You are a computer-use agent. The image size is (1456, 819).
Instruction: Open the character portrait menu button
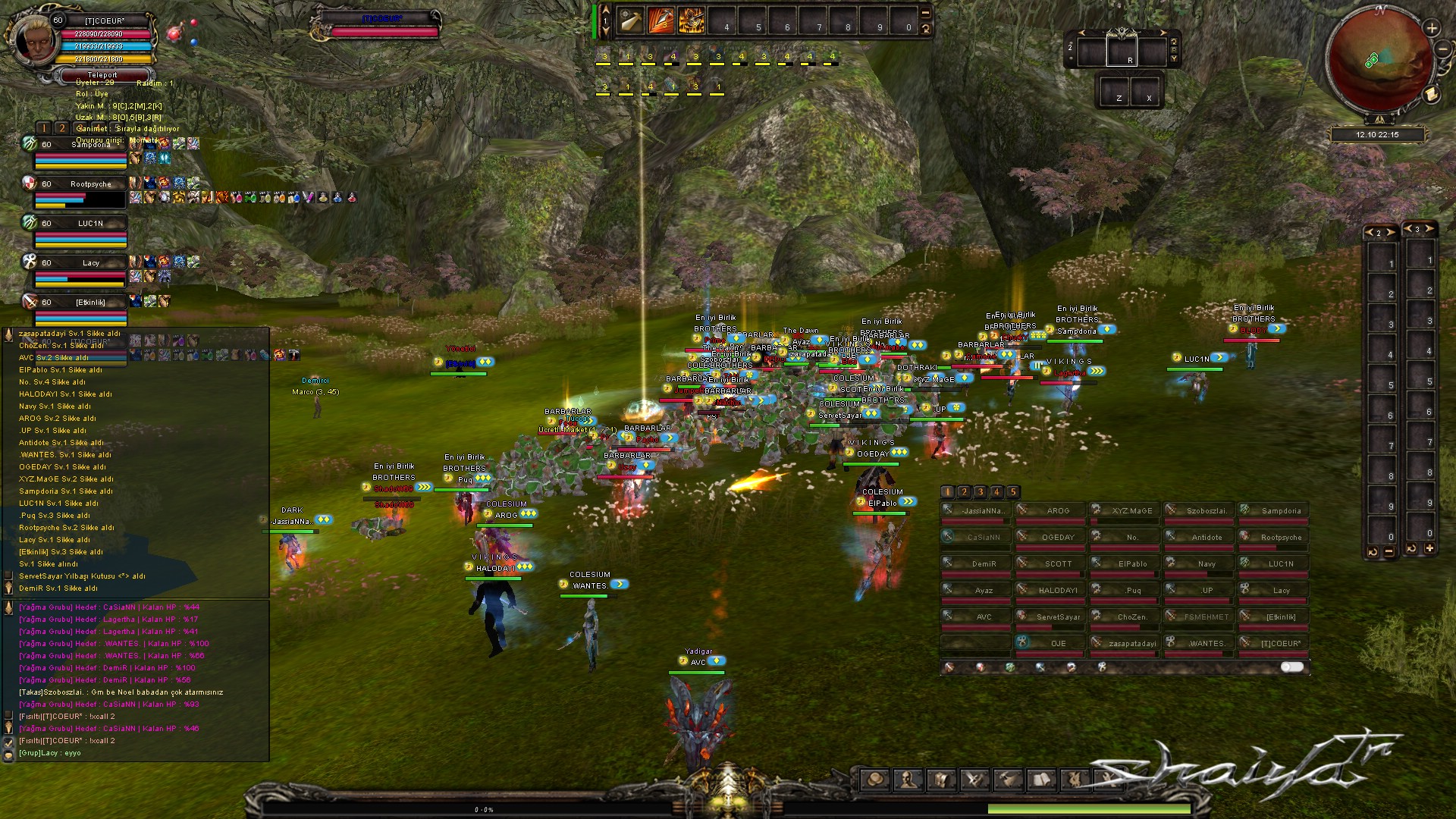tap(908, 780)
